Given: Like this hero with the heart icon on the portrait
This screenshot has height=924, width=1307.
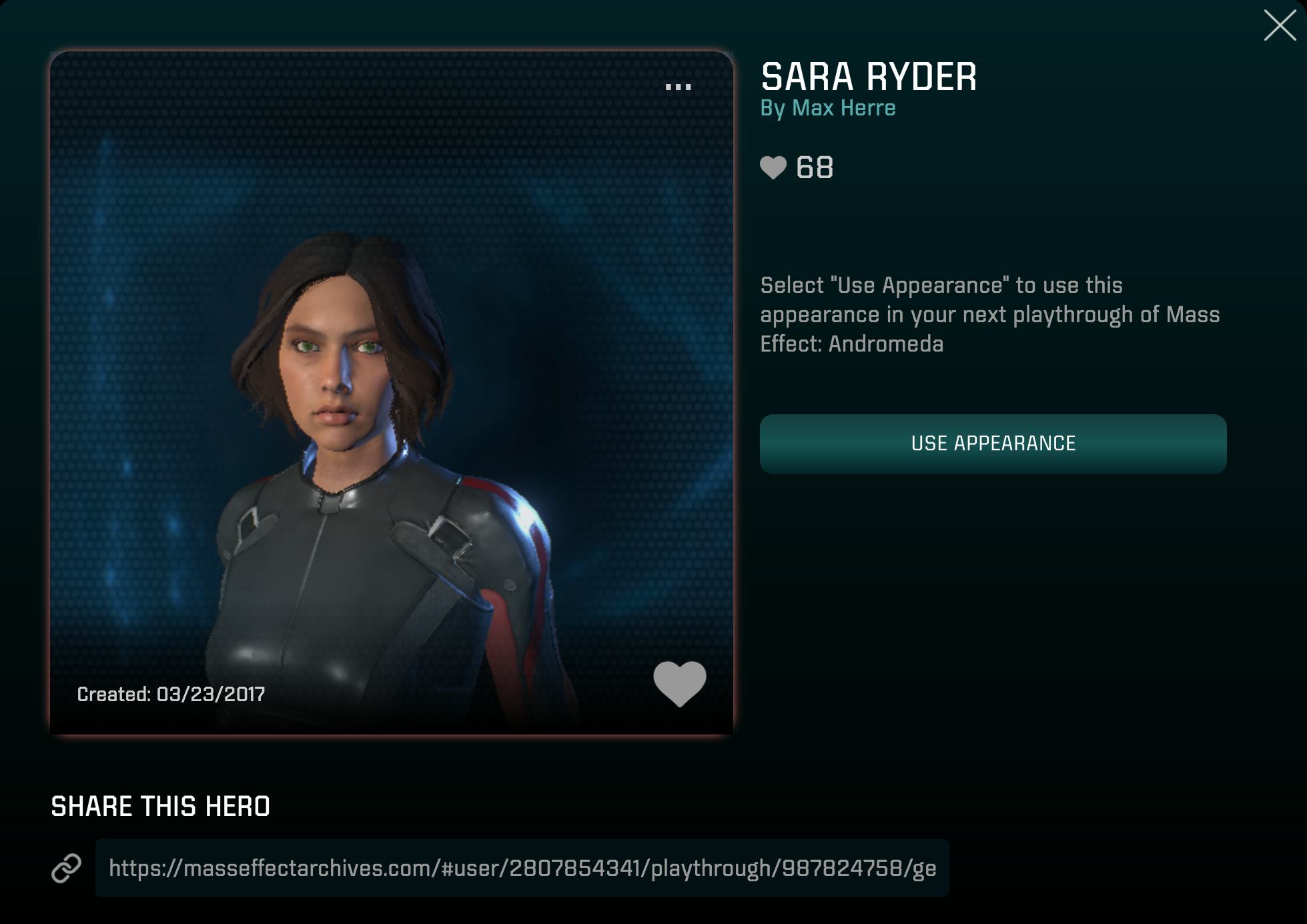Looking at the screenshot, I should tap(679, 683).
